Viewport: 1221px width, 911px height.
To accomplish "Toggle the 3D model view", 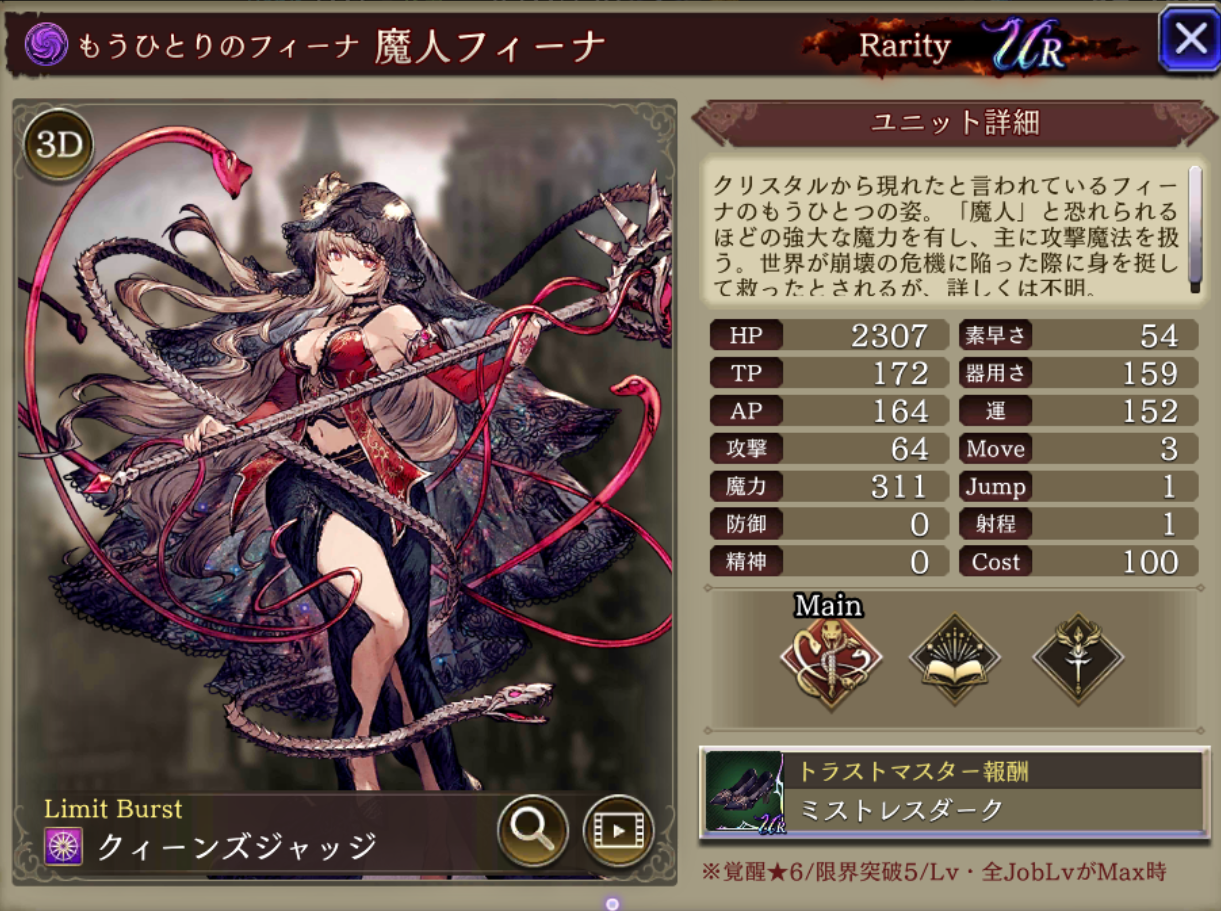I will pos(58,146).
